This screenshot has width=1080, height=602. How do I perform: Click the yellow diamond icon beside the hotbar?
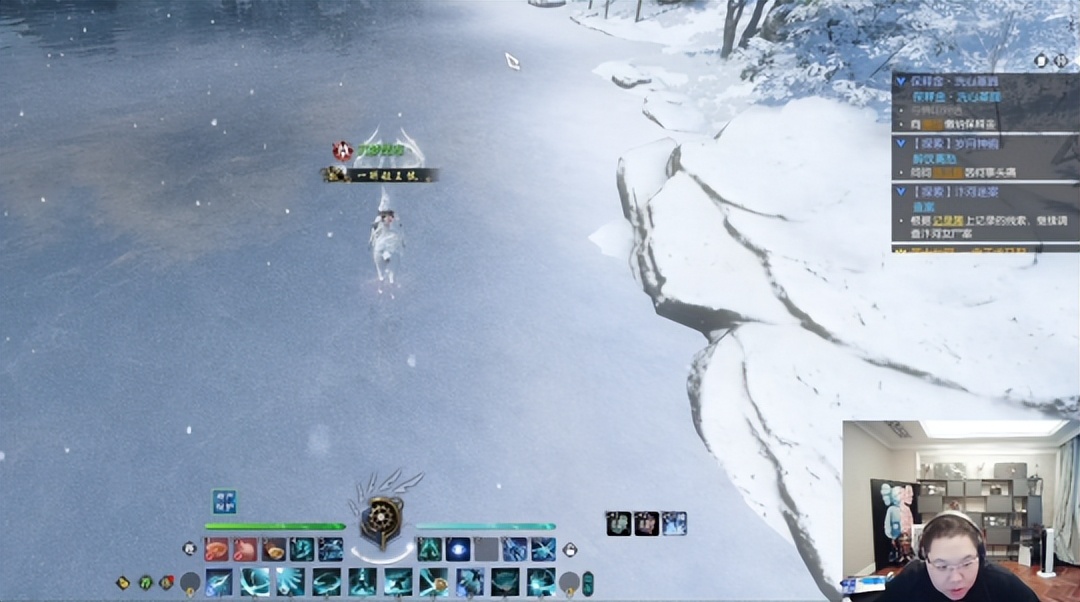pos(123,581)
